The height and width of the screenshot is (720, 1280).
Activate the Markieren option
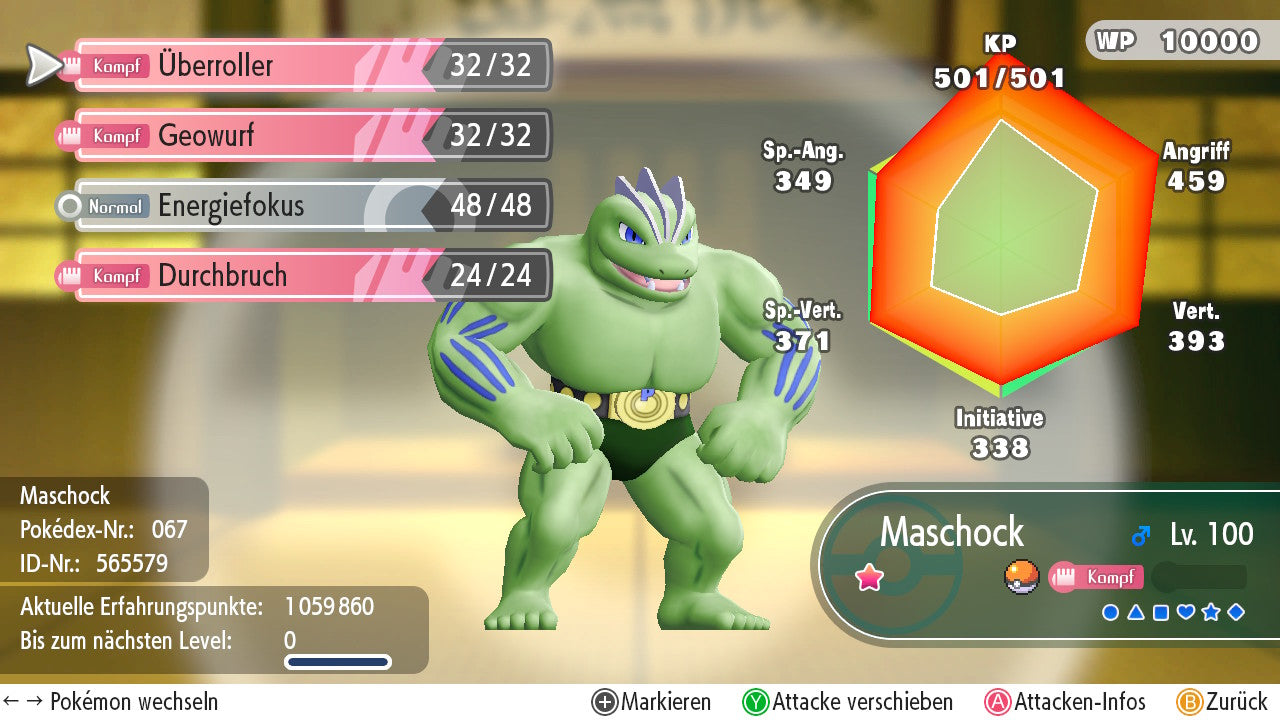(652, 702)
